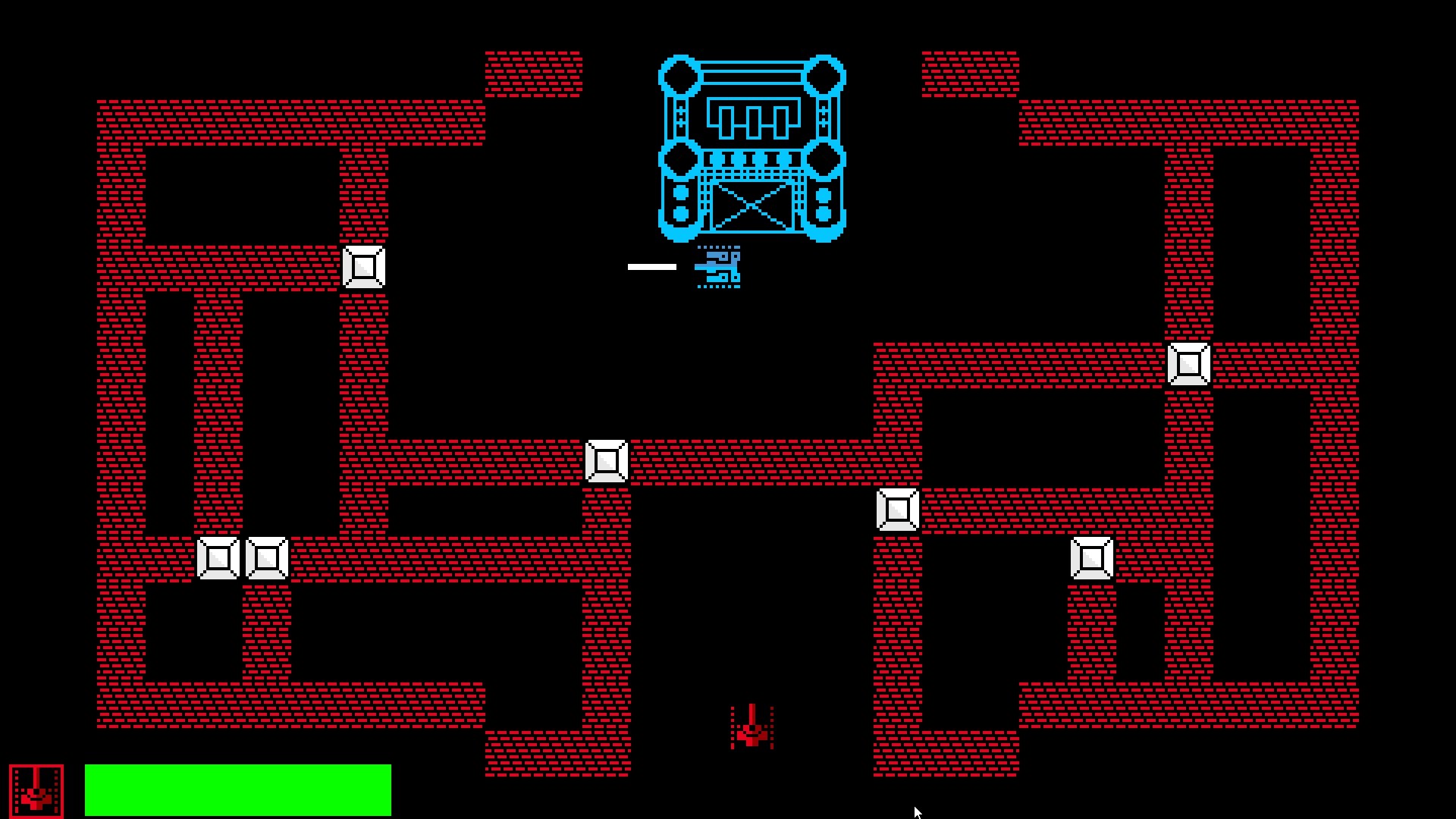Click the vertical brick wall on the far left
The image size is (1456, 819).
(x=118, y=417)
